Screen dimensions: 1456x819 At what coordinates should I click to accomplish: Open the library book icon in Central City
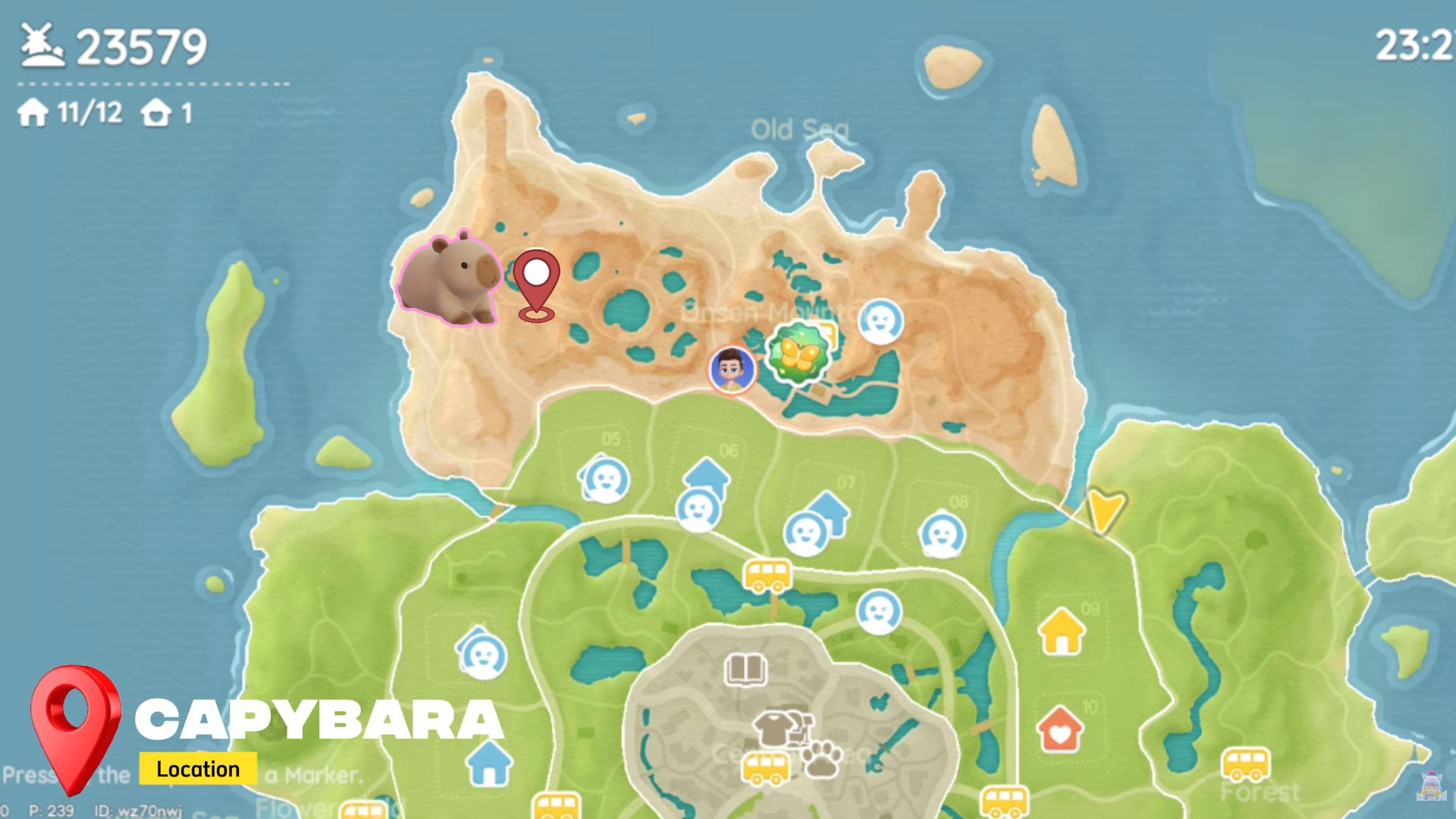pos(745,669)
